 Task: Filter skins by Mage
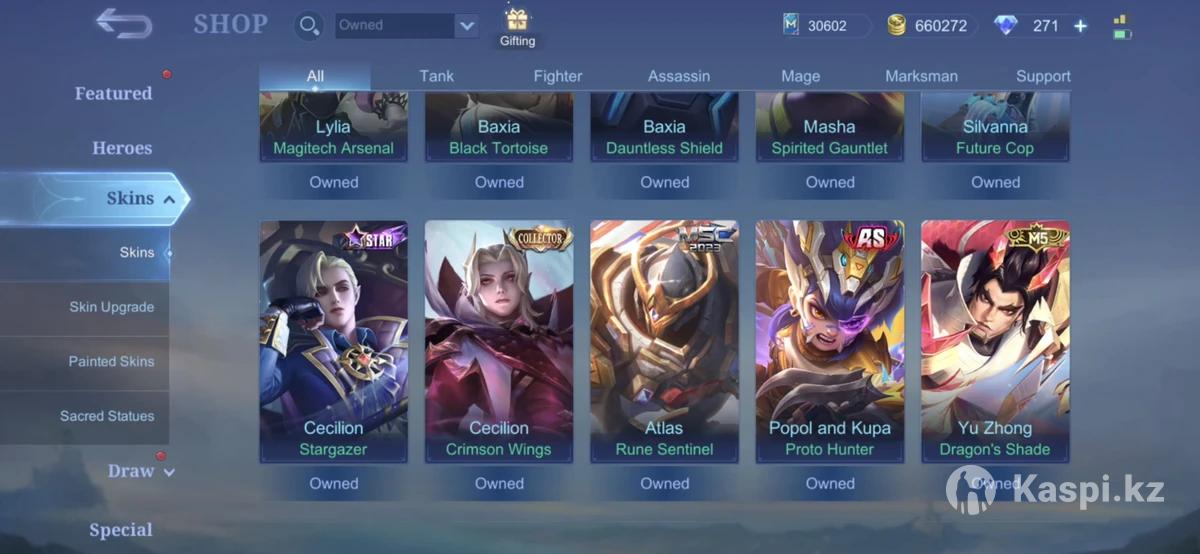click(800, 76)
